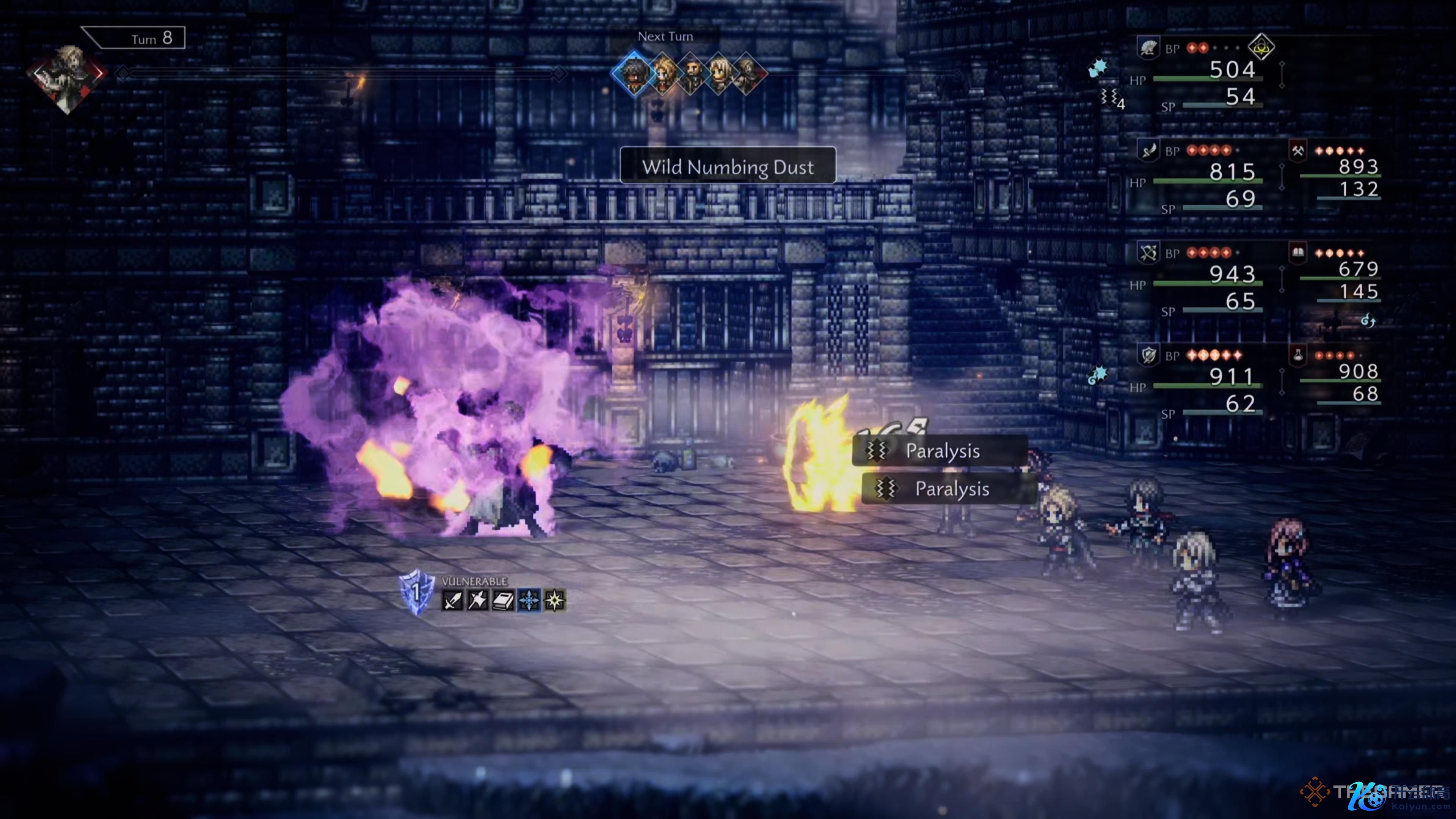
Task: Select the dancer fan job icon
Action: 1148,49
